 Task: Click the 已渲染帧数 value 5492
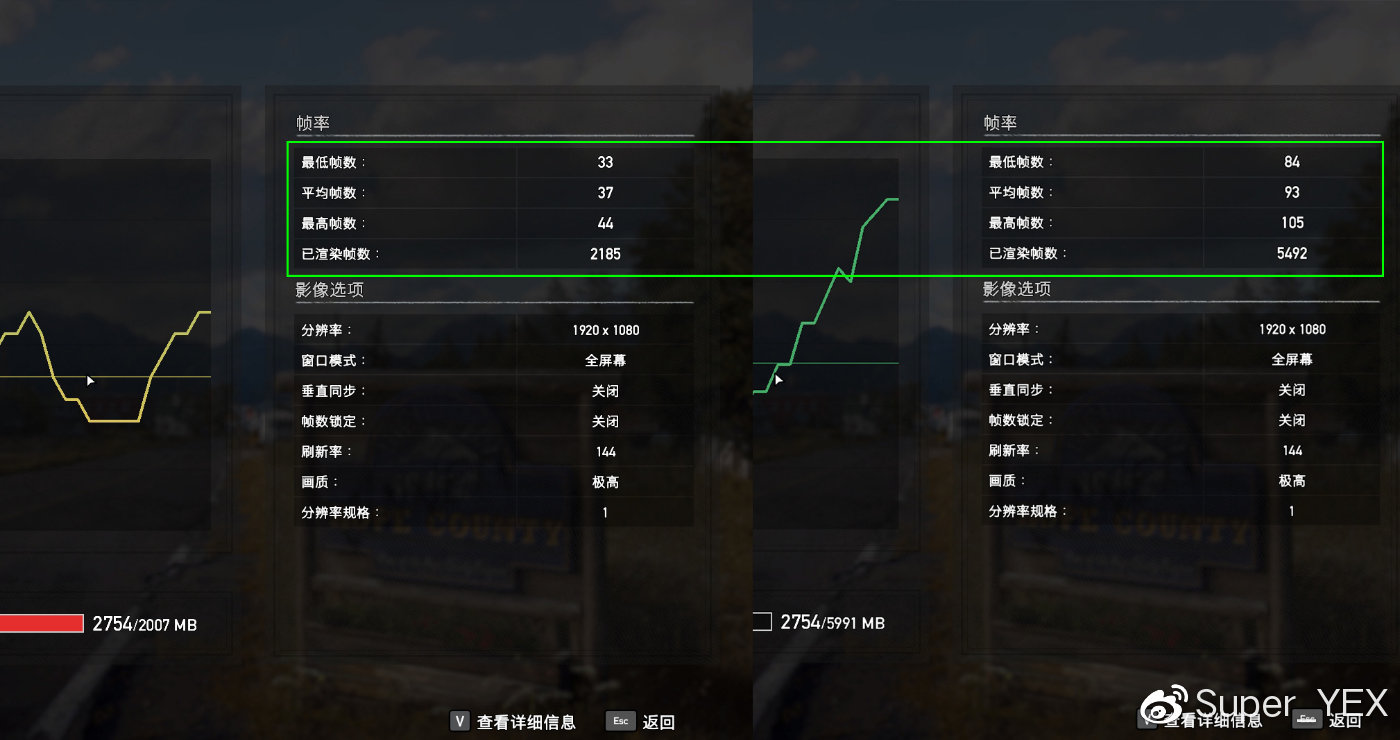tap(1291, 253)
